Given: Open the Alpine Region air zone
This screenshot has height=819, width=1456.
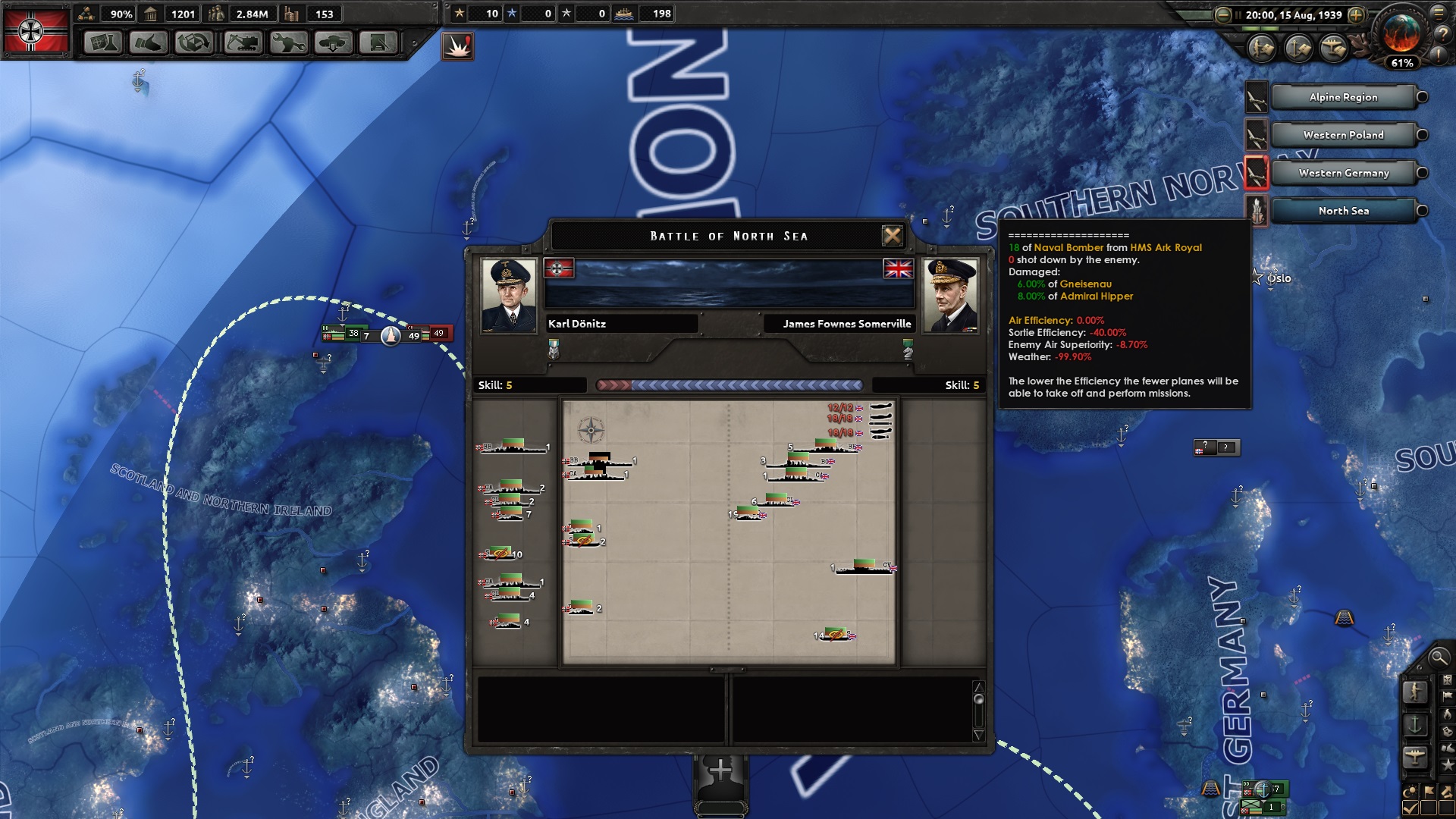Looking at the screenshot, I should point(1343,97).
